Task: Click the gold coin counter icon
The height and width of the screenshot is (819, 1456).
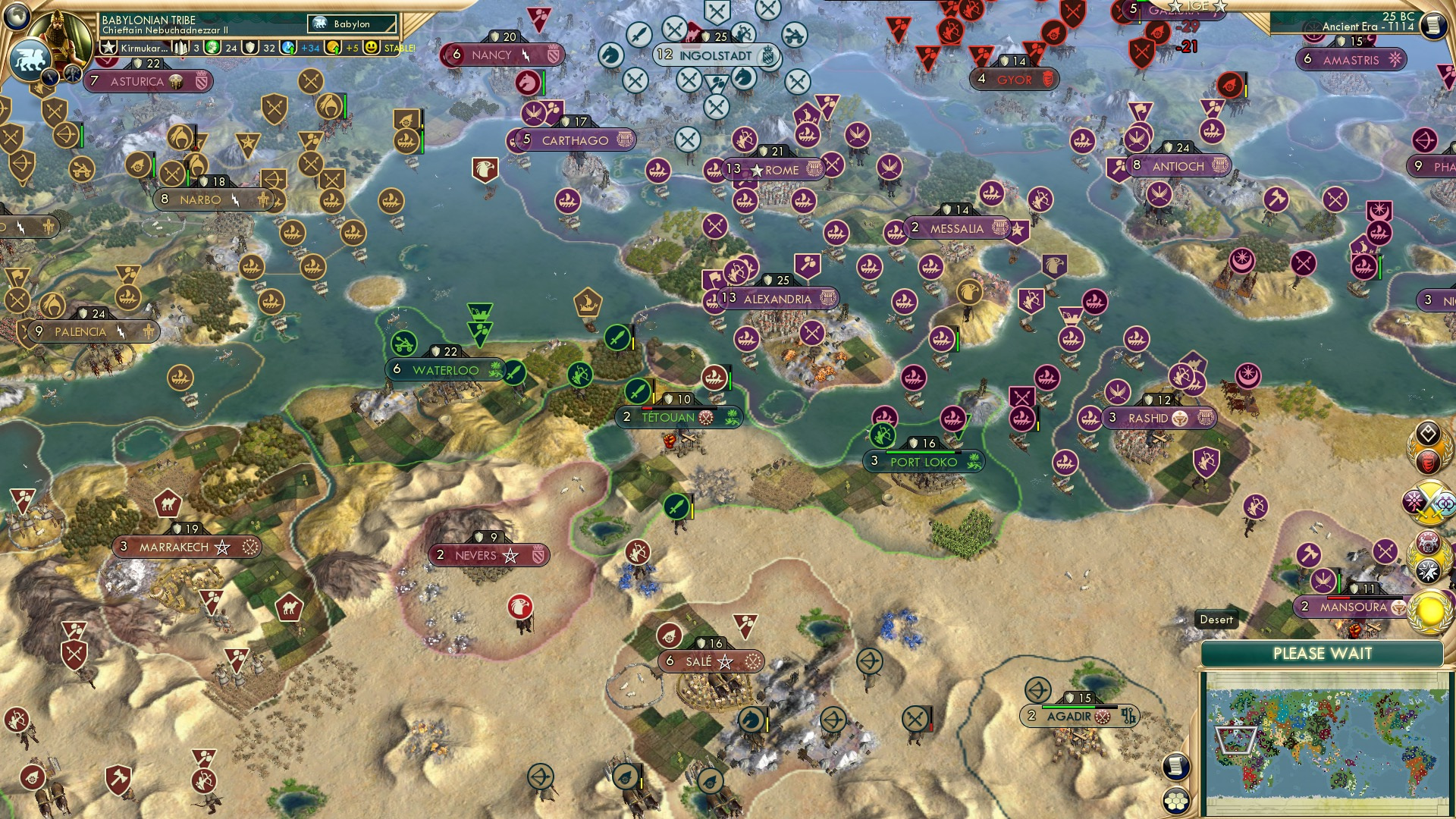Action: point(331,49)
